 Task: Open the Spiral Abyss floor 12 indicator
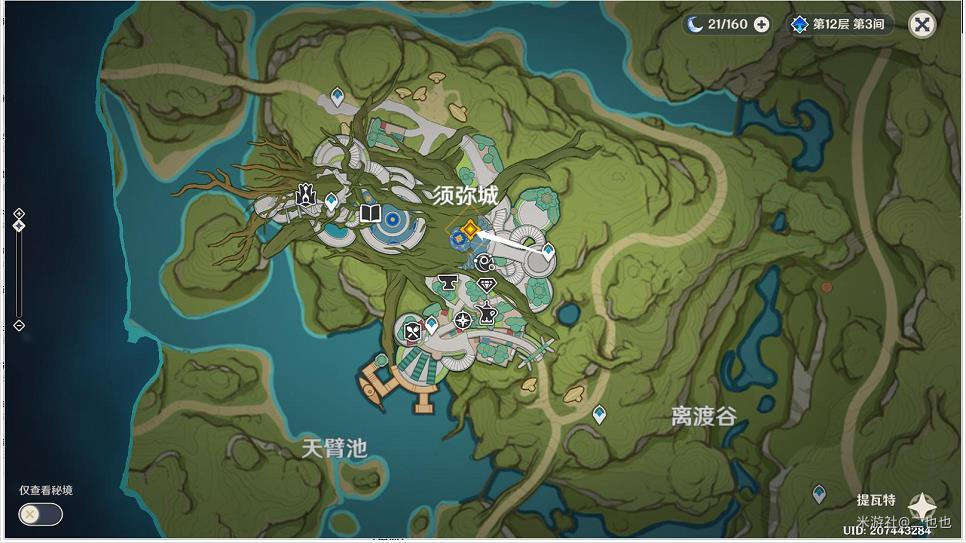click(x=838, y=24)
